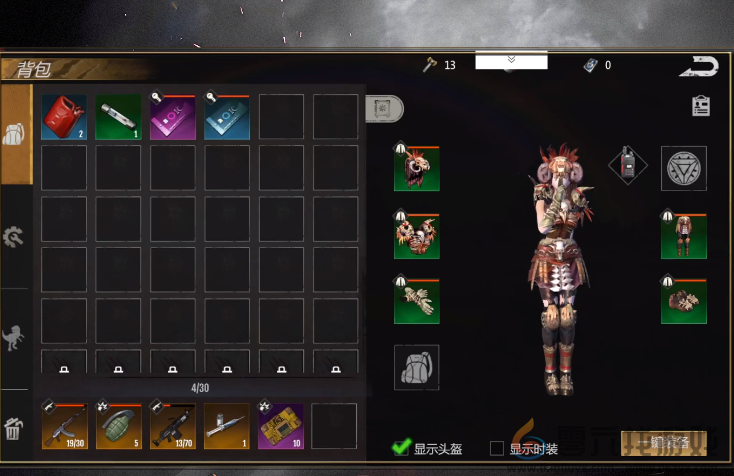Pick the purple keycard item
Image resolution: width=734 pixels, height=476 pixels.
coord(172,117)
